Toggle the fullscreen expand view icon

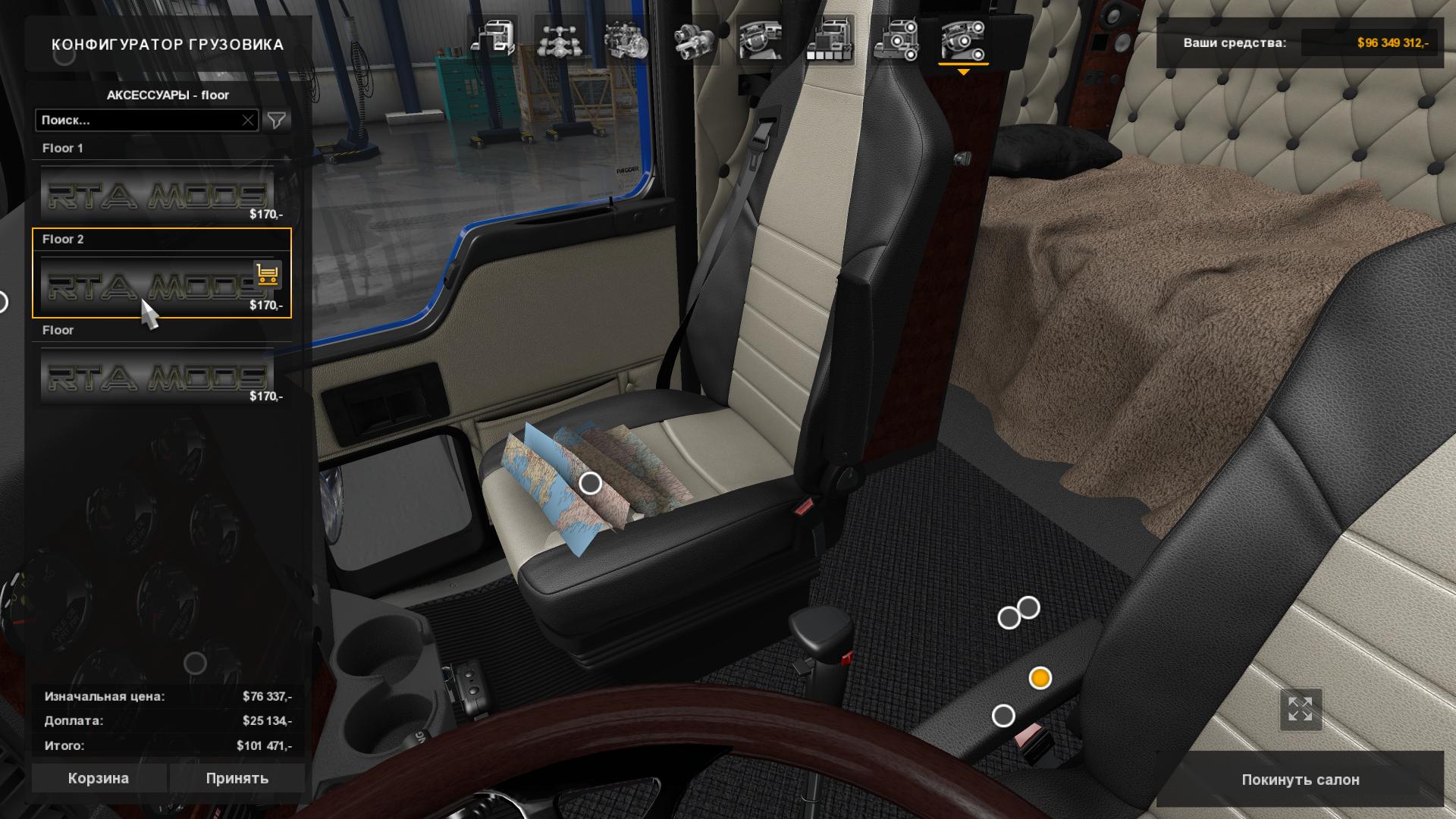point(1300,710)
